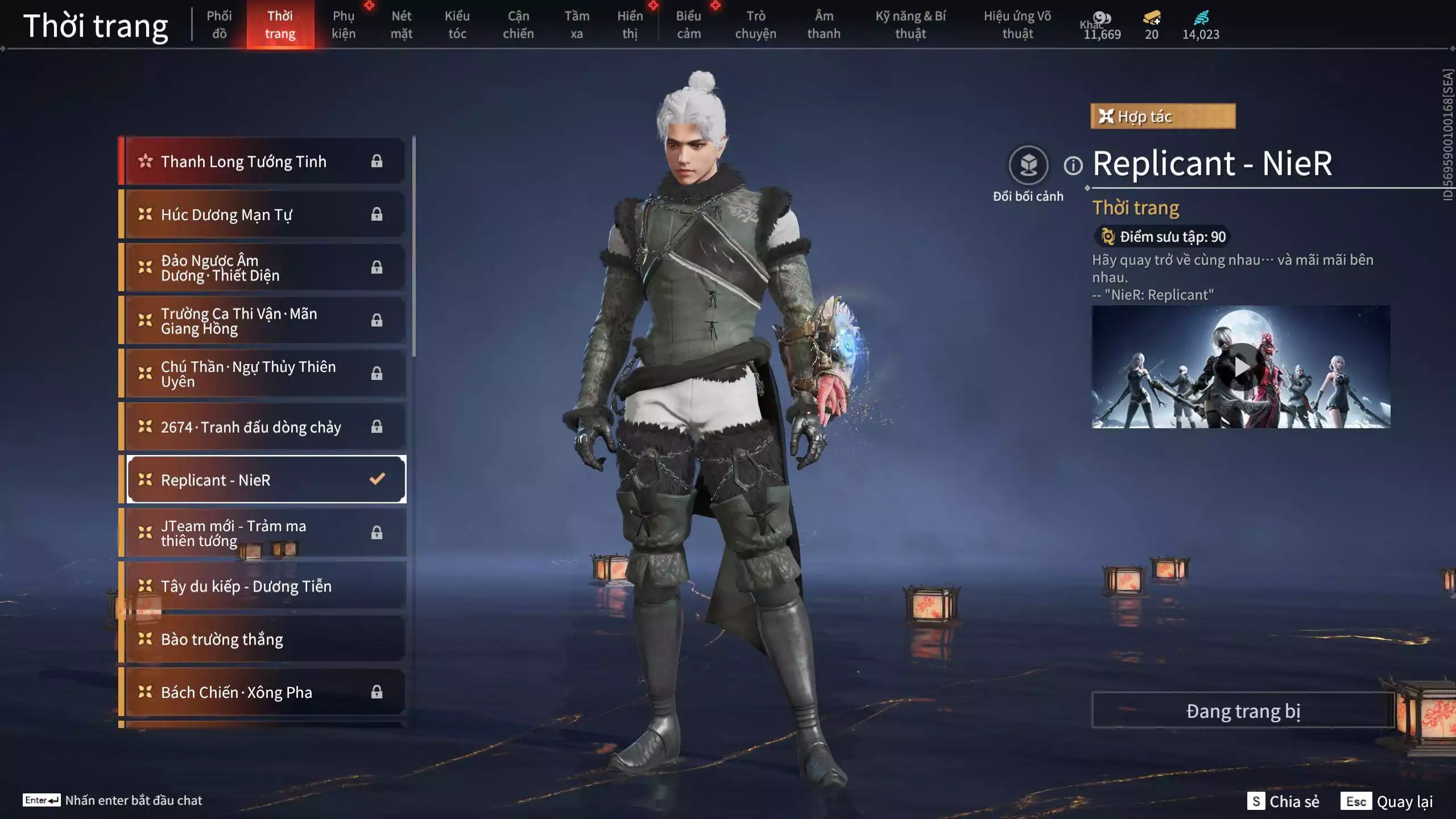Image resolution: width=1456 pixels, height=819 pixels.
Task: Switch to Hiệu ứng Võ thuật tab
Action: coord(1017,24)
